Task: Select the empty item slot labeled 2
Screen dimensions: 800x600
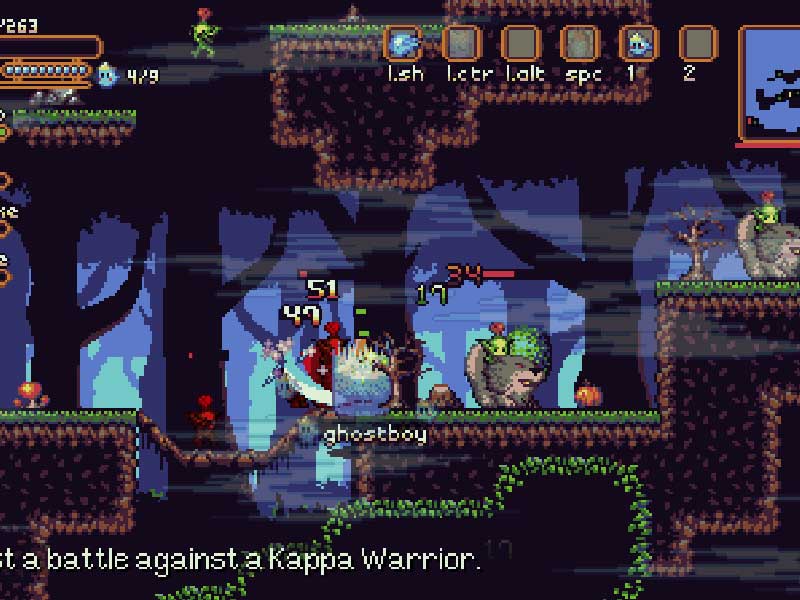Action: click(698, 44)
